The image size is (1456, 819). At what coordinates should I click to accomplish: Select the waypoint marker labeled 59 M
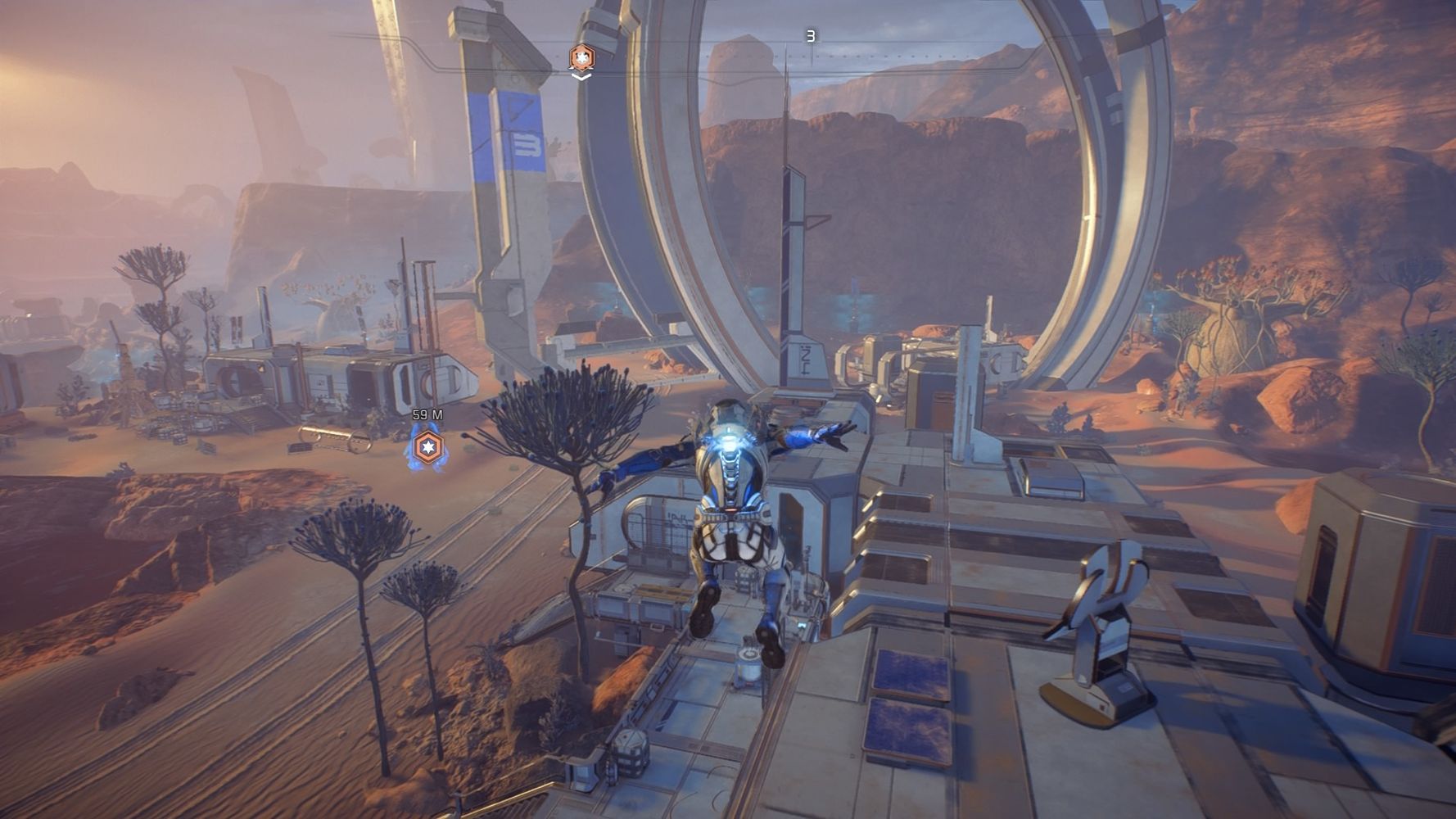point(427,447)
